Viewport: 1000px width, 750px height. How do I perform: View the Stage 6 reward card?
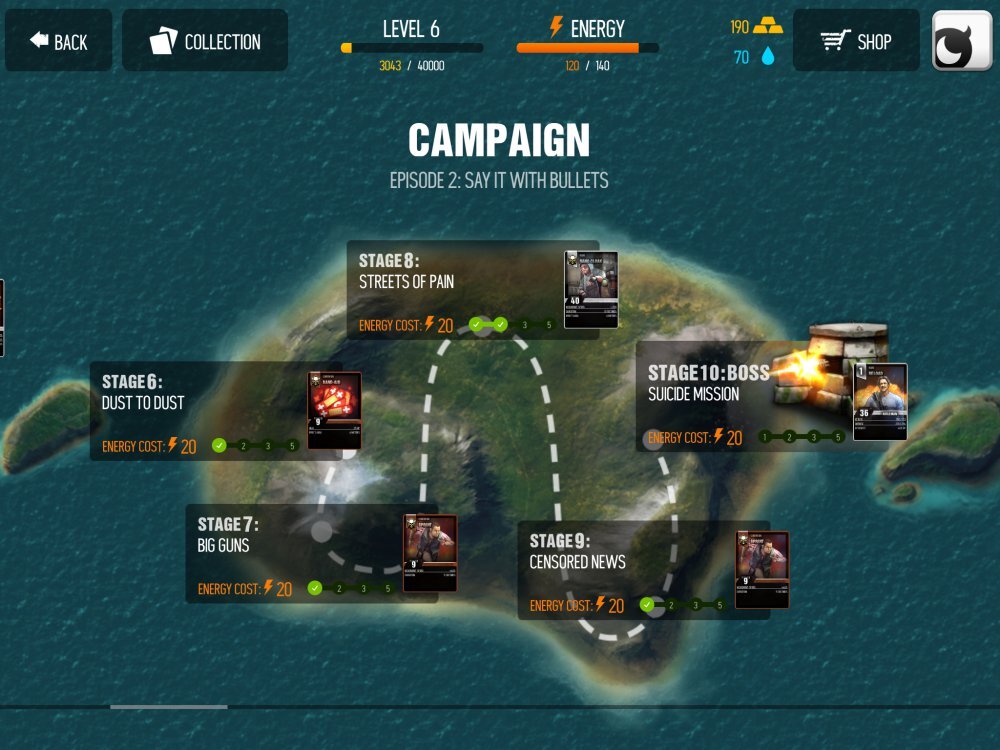pos(334,410)
